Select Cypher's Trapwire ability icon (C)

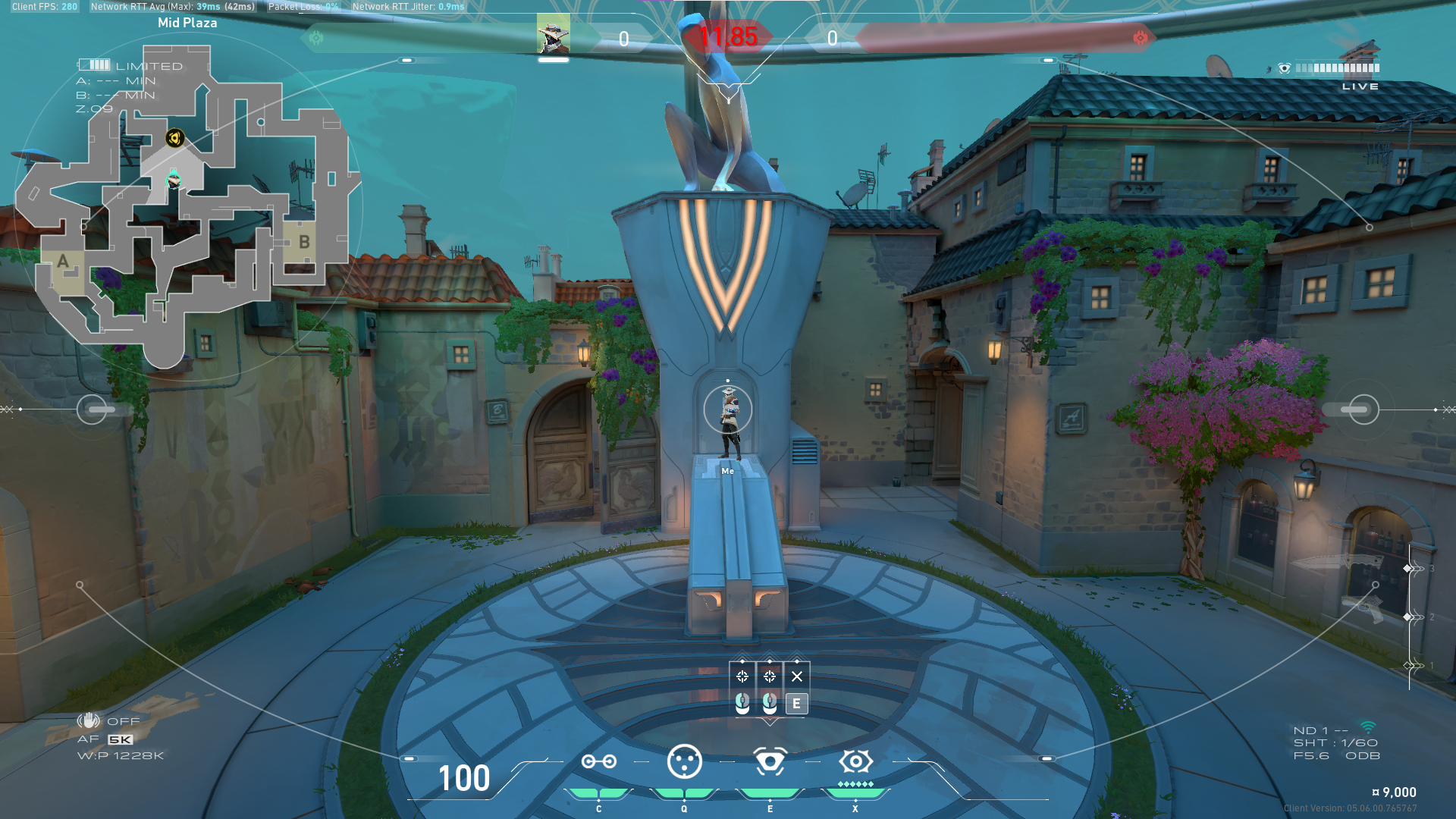pos(600,761)
